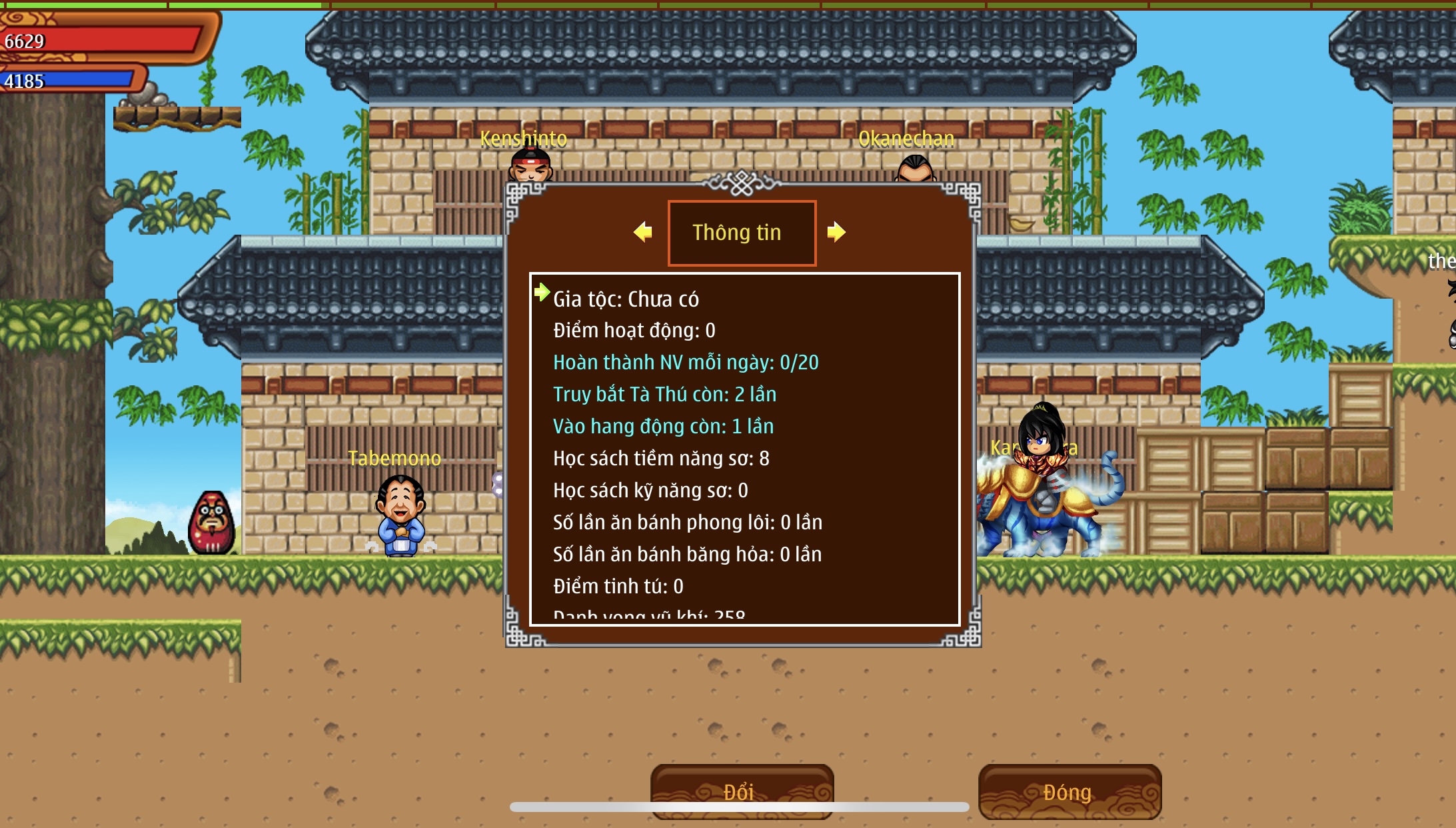Image resolution: width=1456 pixels, height=828 pixels.
Task: Select Số lần ăn bánh băng hỏa row
Action: [687, 555]
